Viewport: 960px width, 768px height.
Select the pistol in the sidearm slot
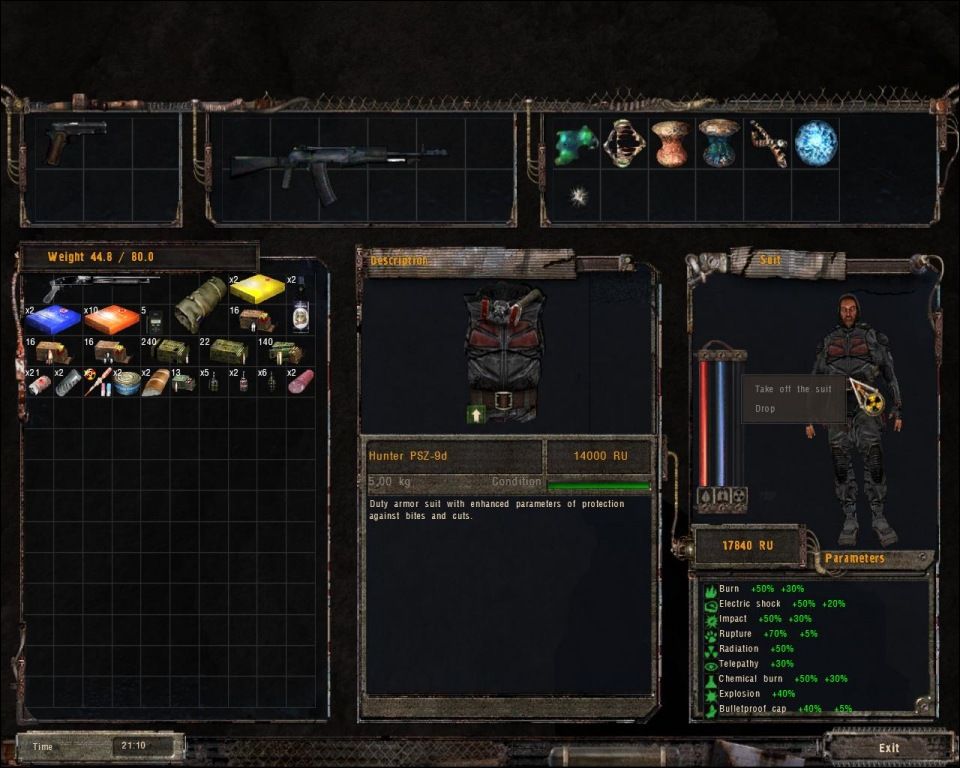(62, 142)
